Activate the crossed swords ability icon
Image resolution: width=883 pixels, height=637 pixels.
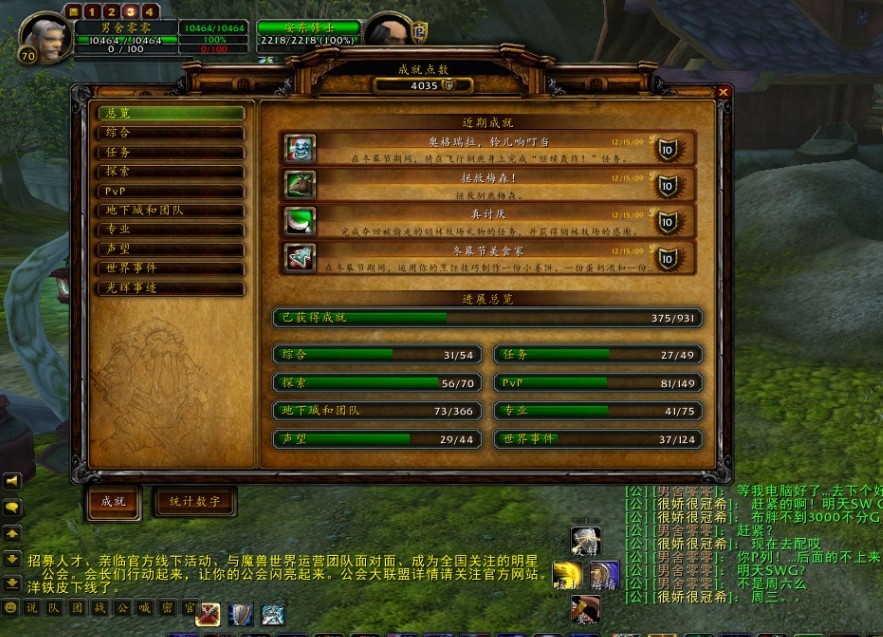point(209,614)
